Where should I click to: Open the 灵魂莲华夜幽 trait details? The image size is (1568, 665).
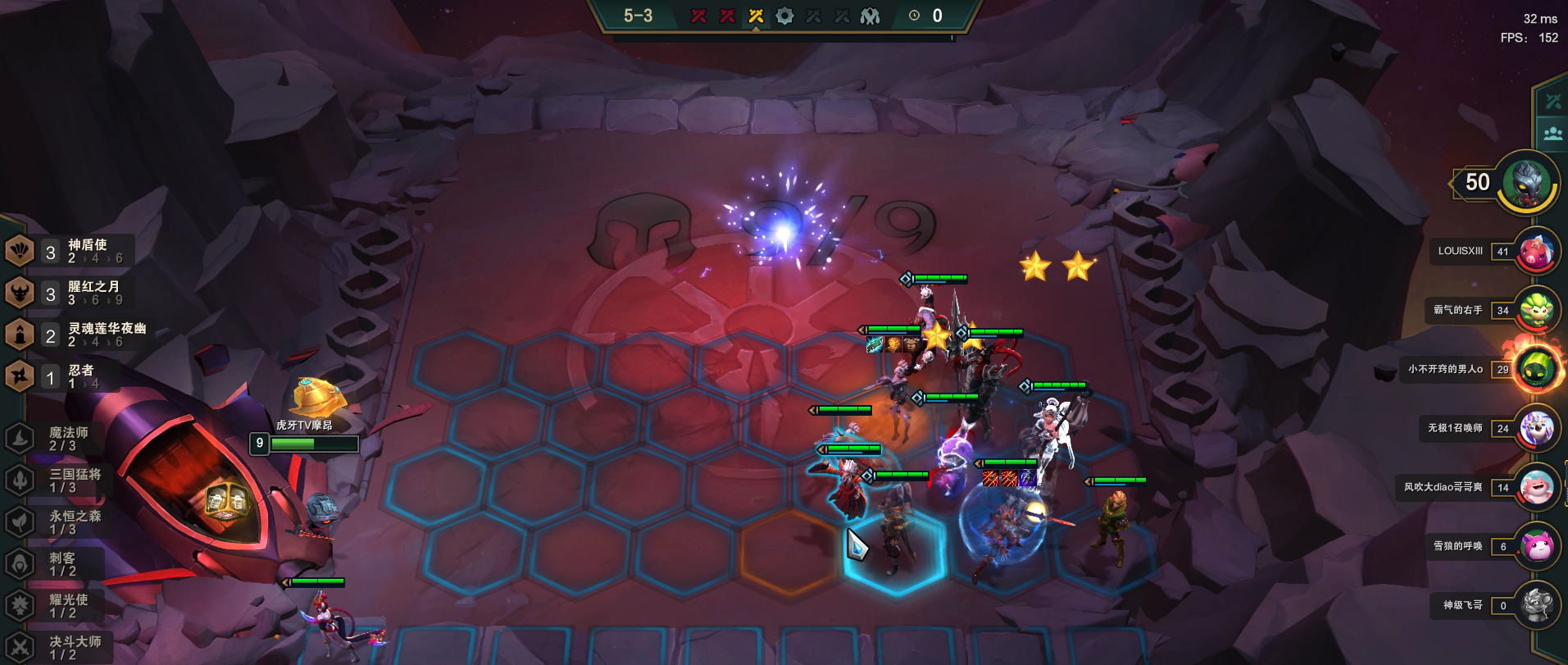pos(78,335)
